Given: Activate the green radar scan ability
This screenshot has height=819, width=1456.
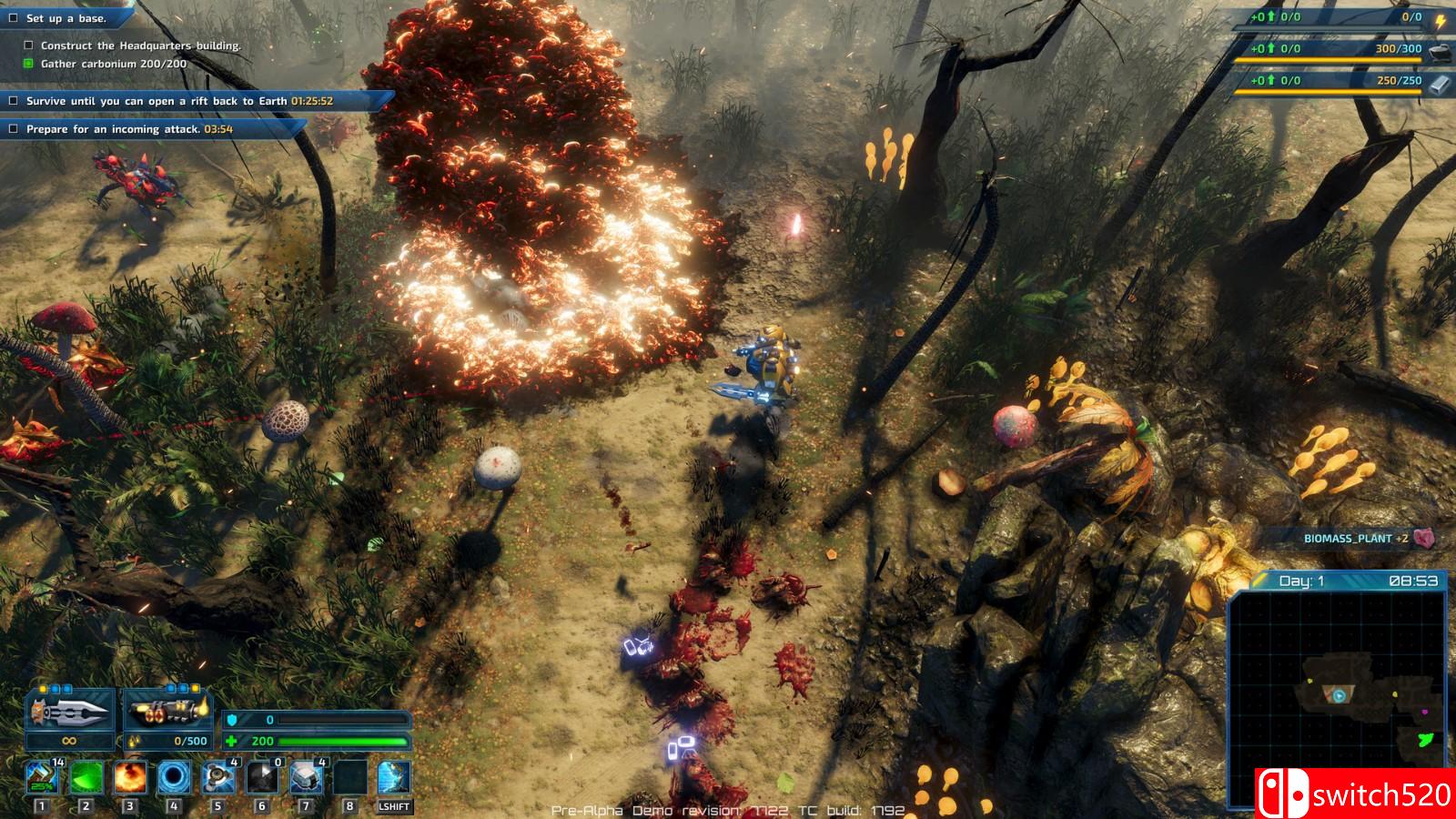Looking at the screenshot, I should coord(86,779).
